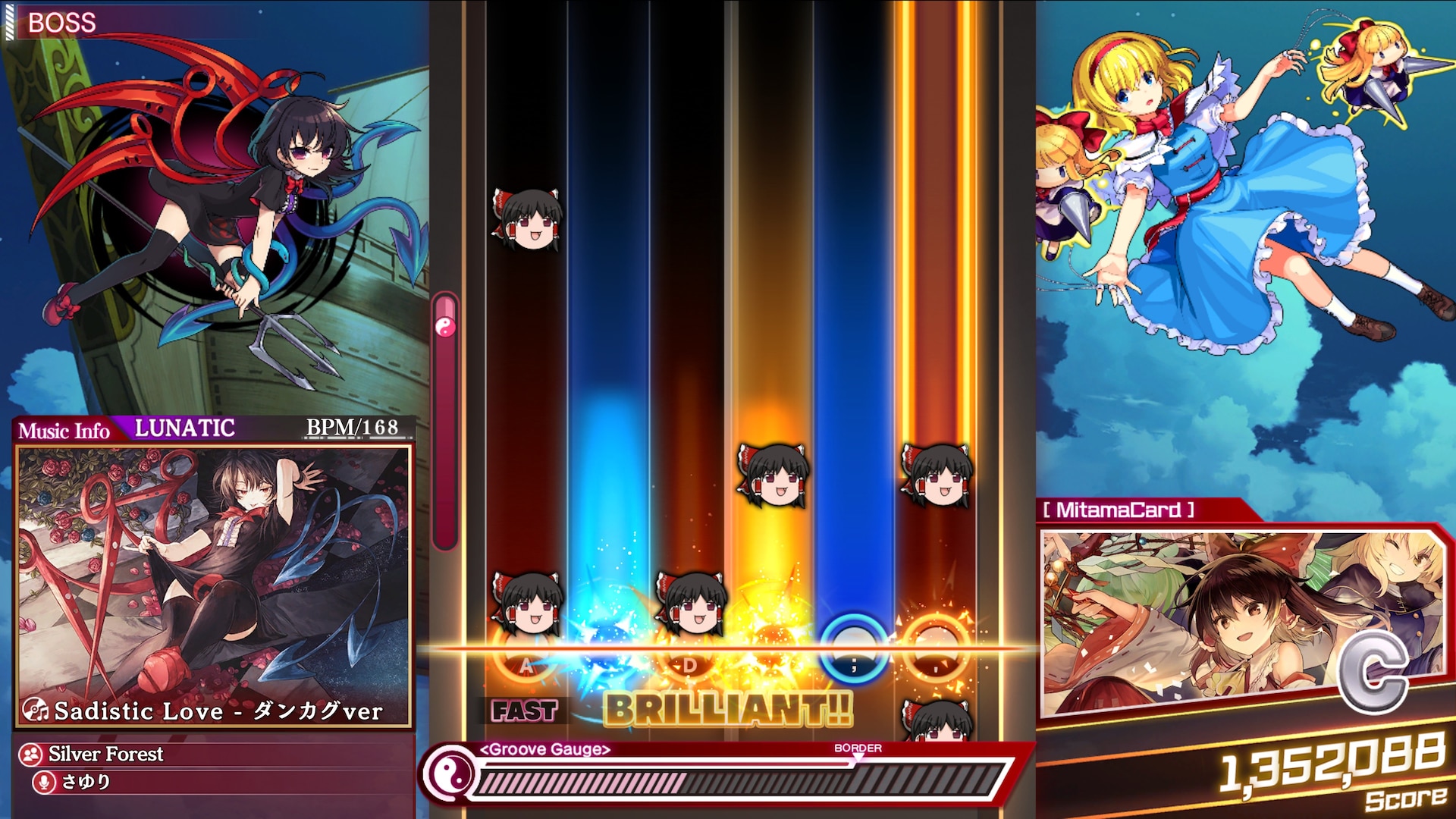Select the Music Info tab header
This screenshot has height=819, width=1456.
[64, 430]
